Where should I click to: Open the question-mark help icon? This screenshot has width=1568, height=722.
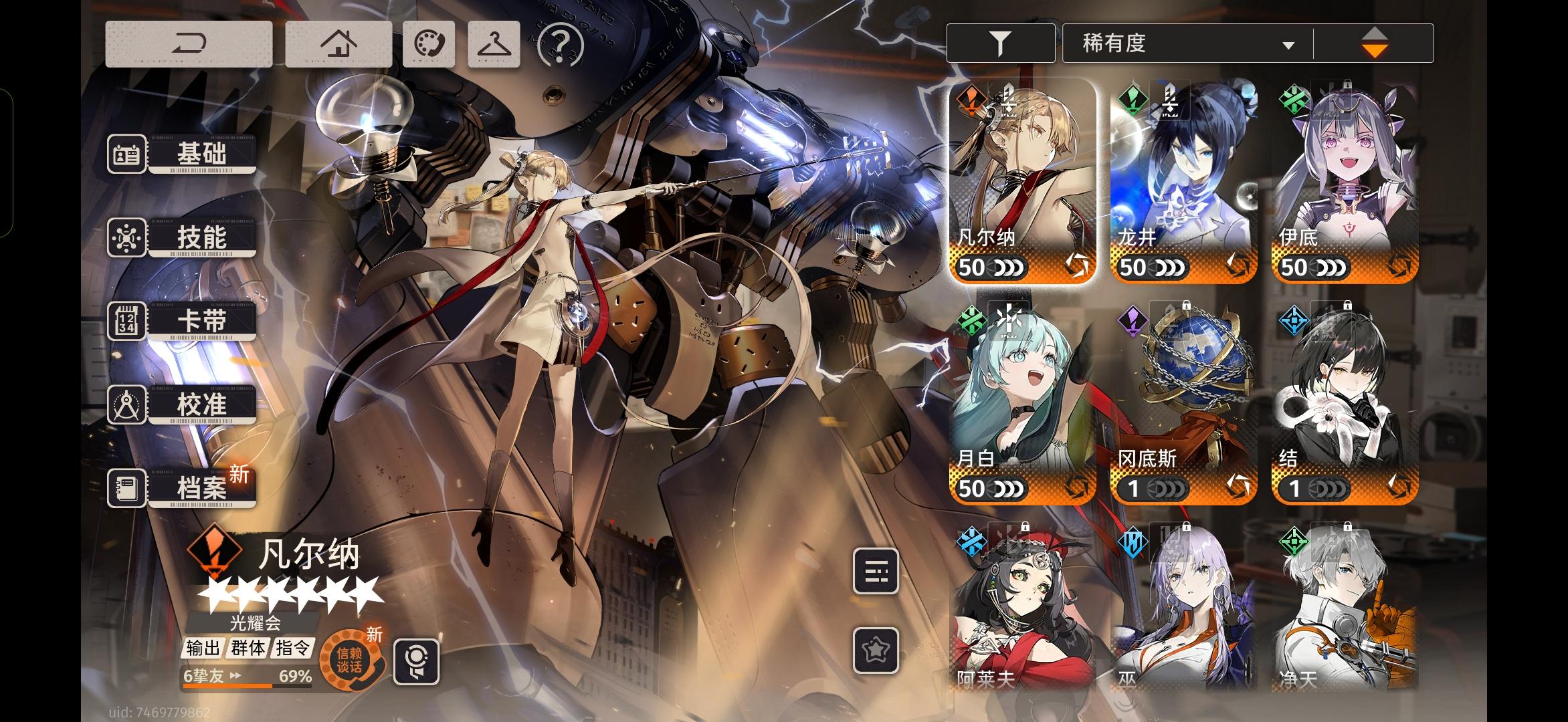coord(561,43)
